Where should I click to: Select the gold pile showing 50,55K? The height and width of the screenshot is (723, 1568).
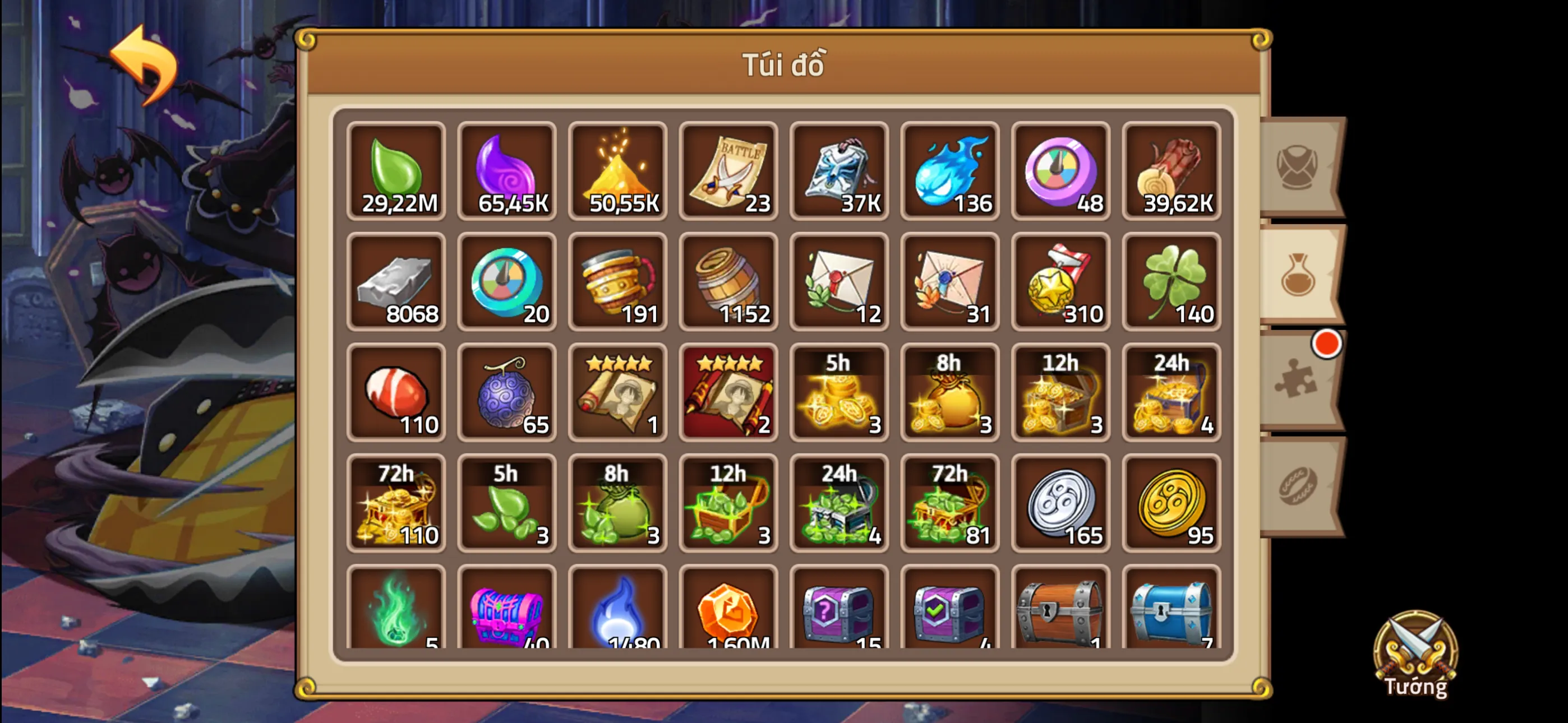[x=618, y=172]
